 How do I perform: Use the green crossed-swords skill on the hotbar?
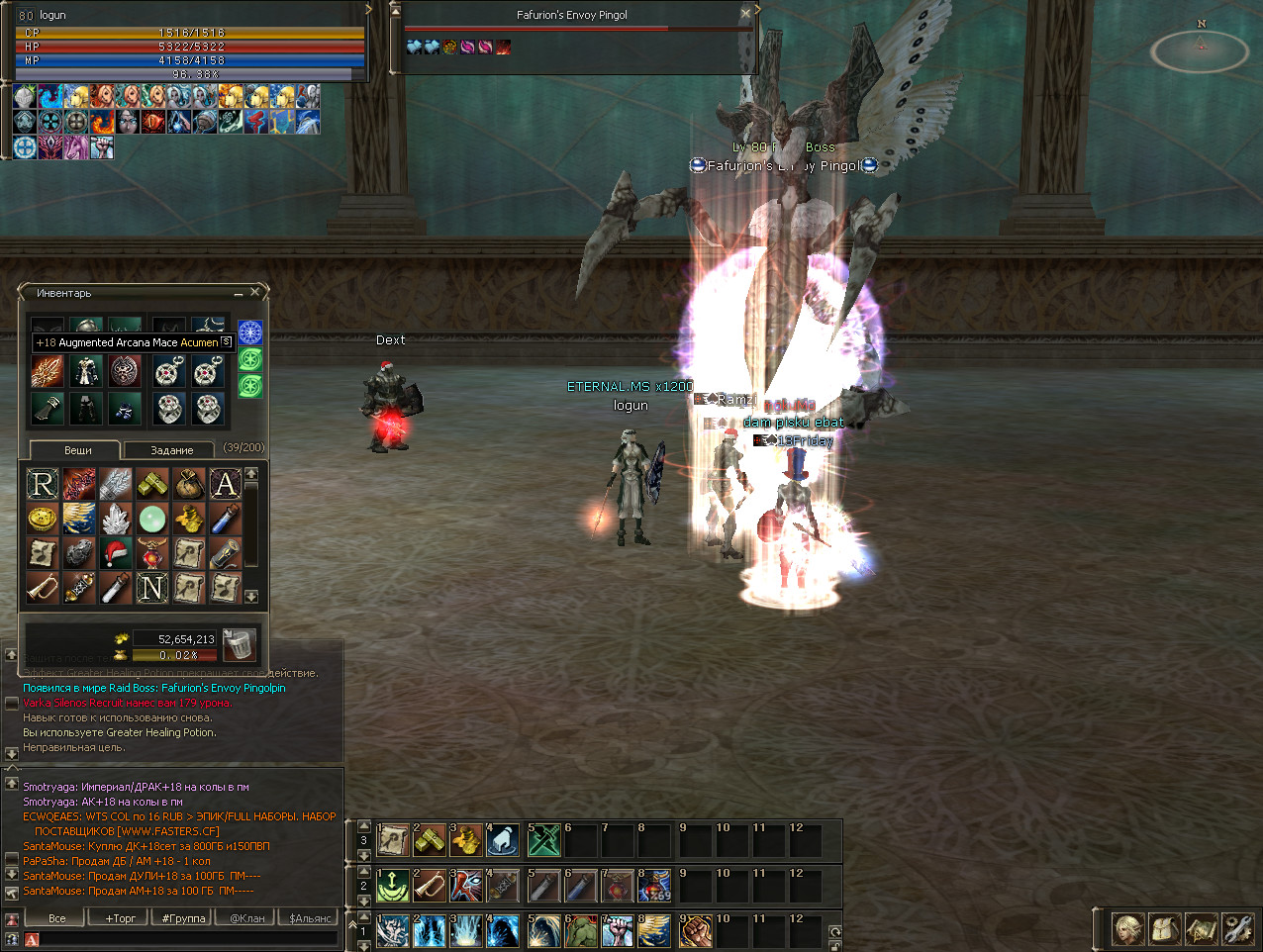[543, 841]
